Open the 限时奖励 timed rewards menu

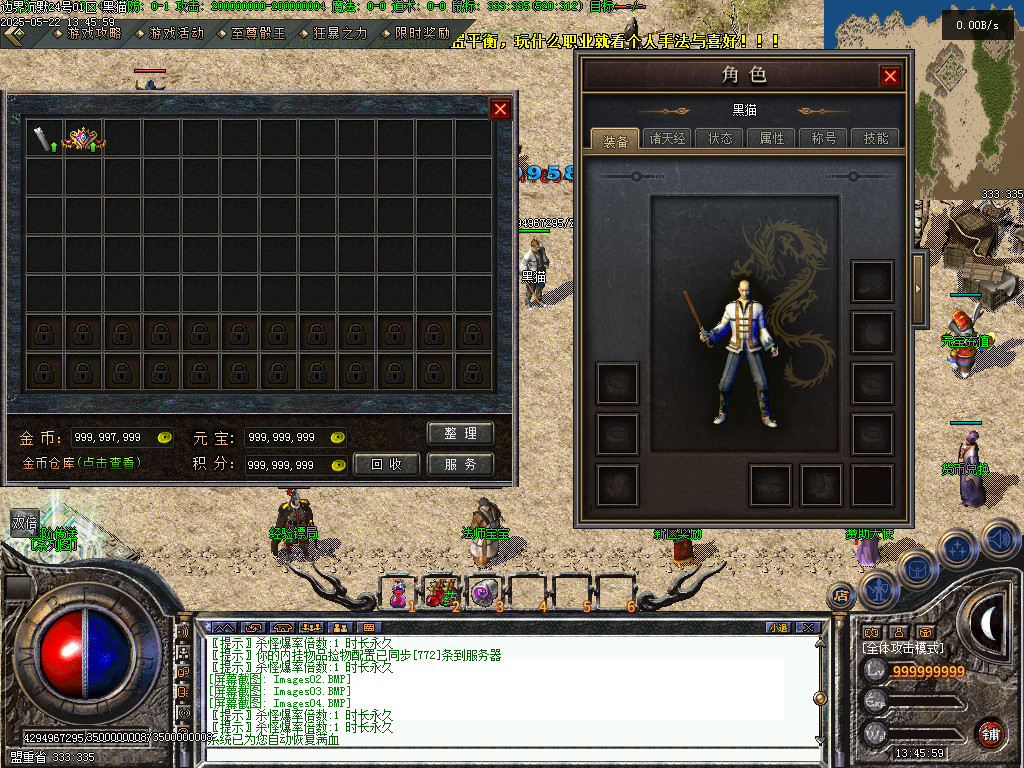(x=421, y=33)
